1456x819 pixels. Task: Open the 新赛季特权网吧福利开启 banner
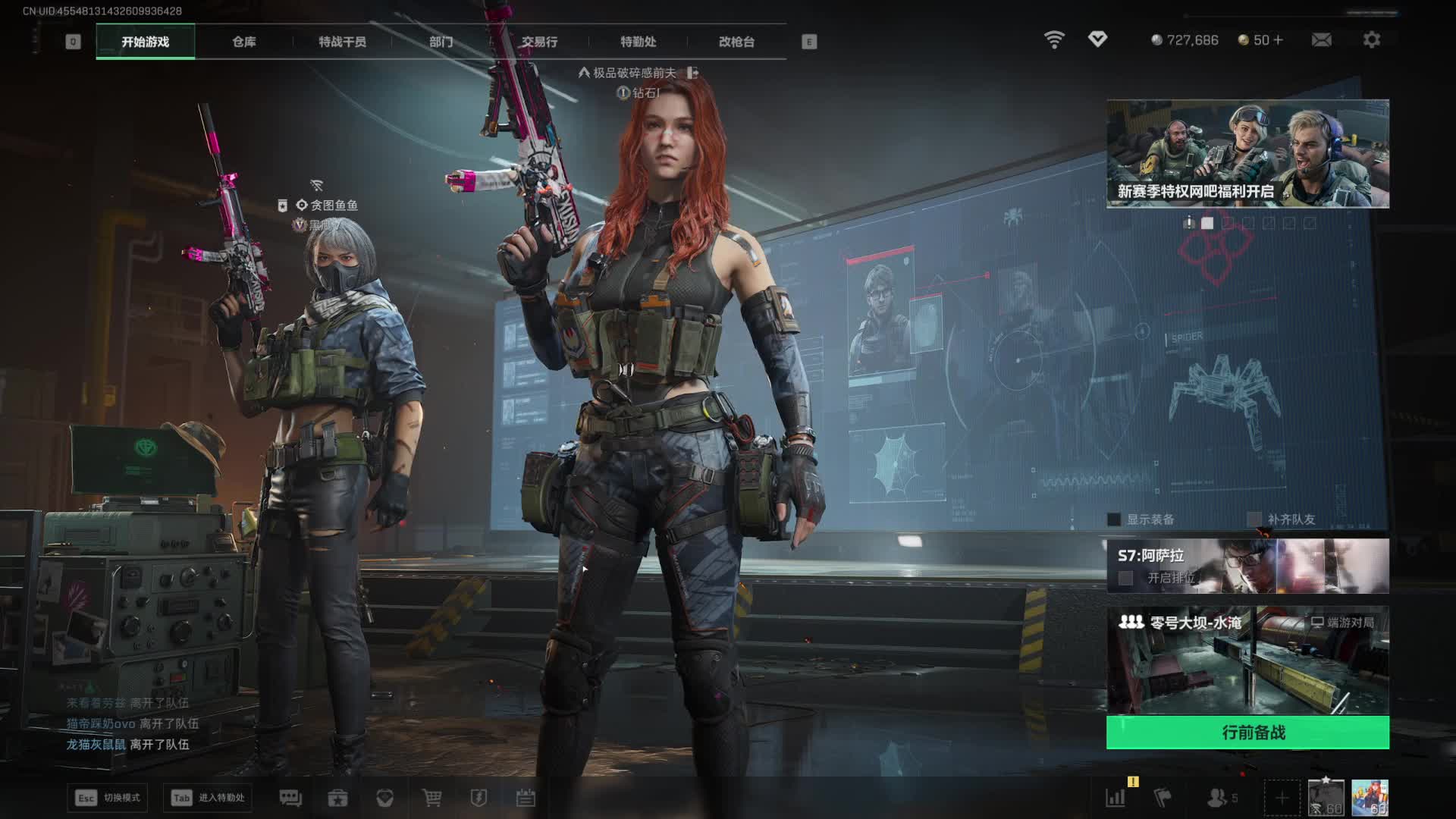[x=1247, y=154]
